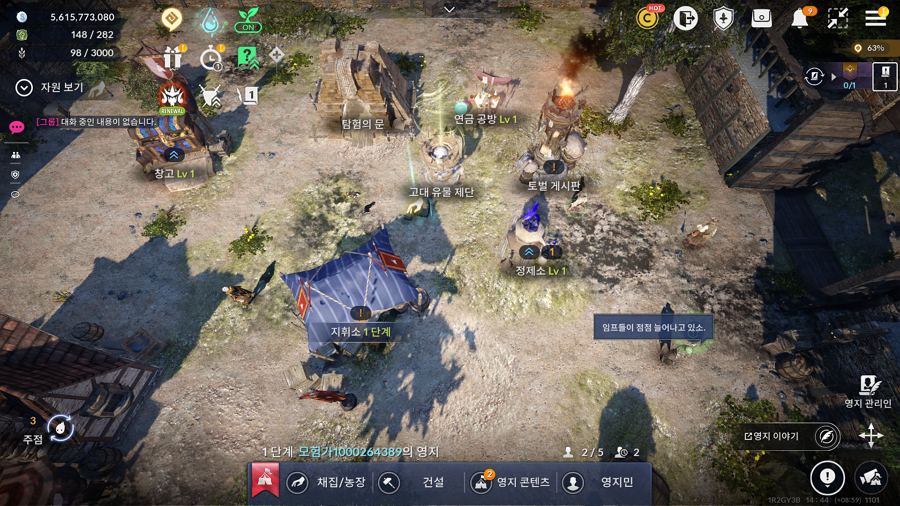Click the stopwatch timer icon
The image size is (900, 506).
click(211, 58)
